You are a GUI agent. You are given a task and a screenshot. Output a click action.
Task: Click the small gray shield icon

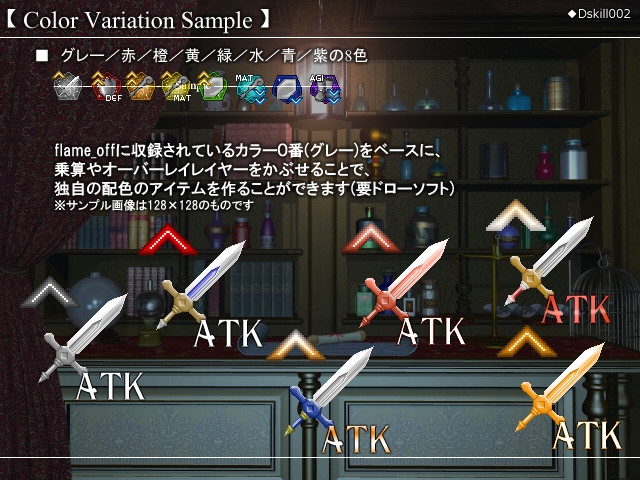pyautogui.click(x=67, y=88)
